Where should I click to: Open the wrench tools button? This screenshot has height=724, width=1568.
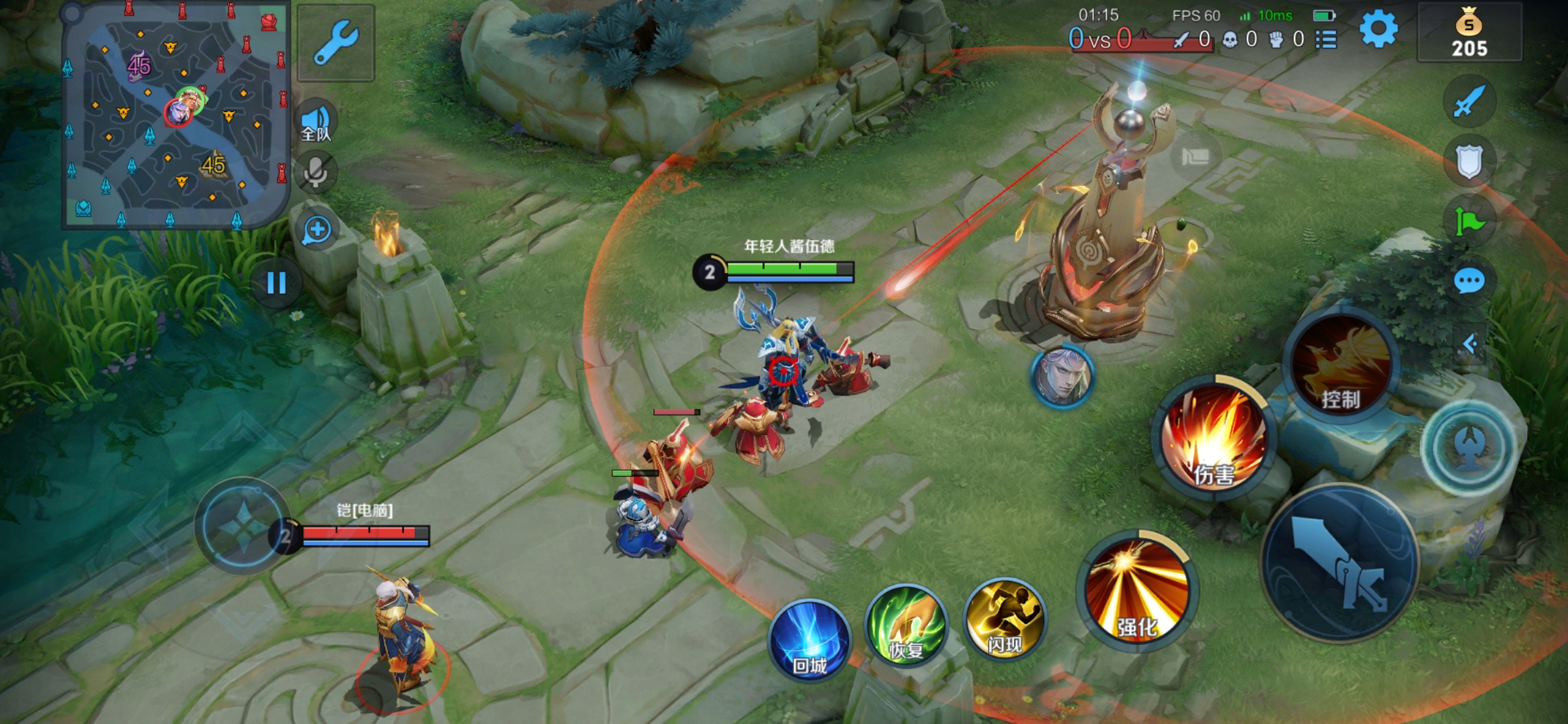[336, 42]
